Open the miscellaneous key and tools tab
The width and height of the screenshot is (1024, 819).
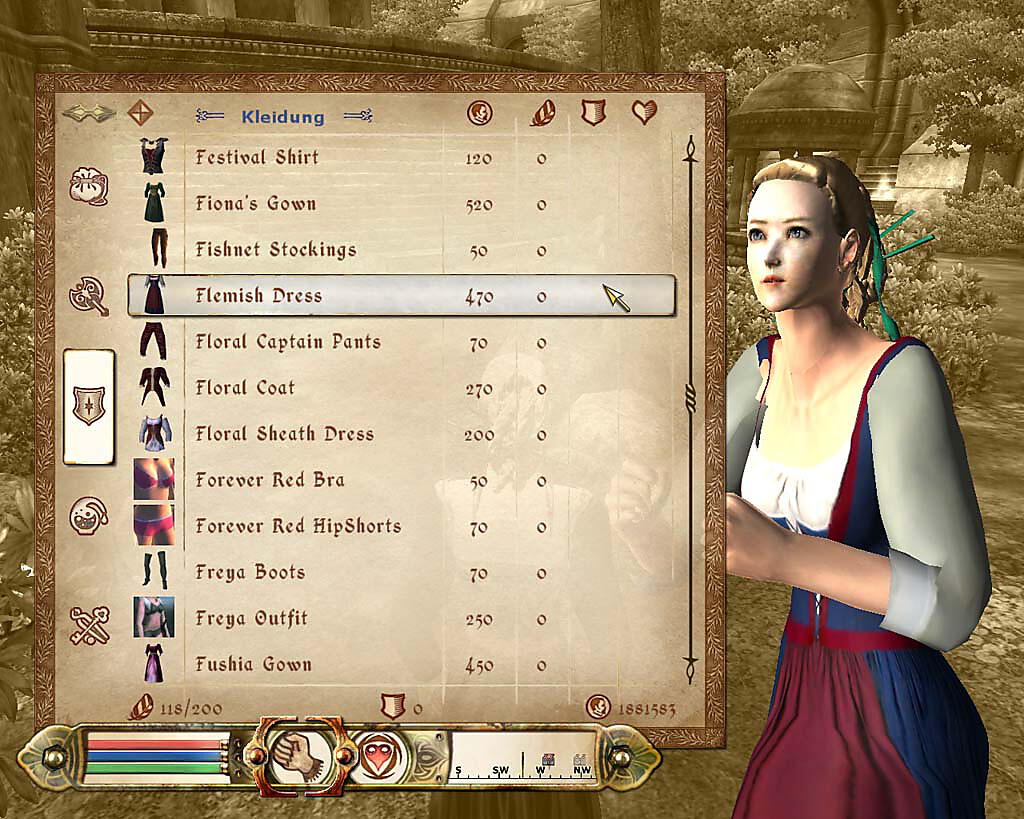(88, 625)
